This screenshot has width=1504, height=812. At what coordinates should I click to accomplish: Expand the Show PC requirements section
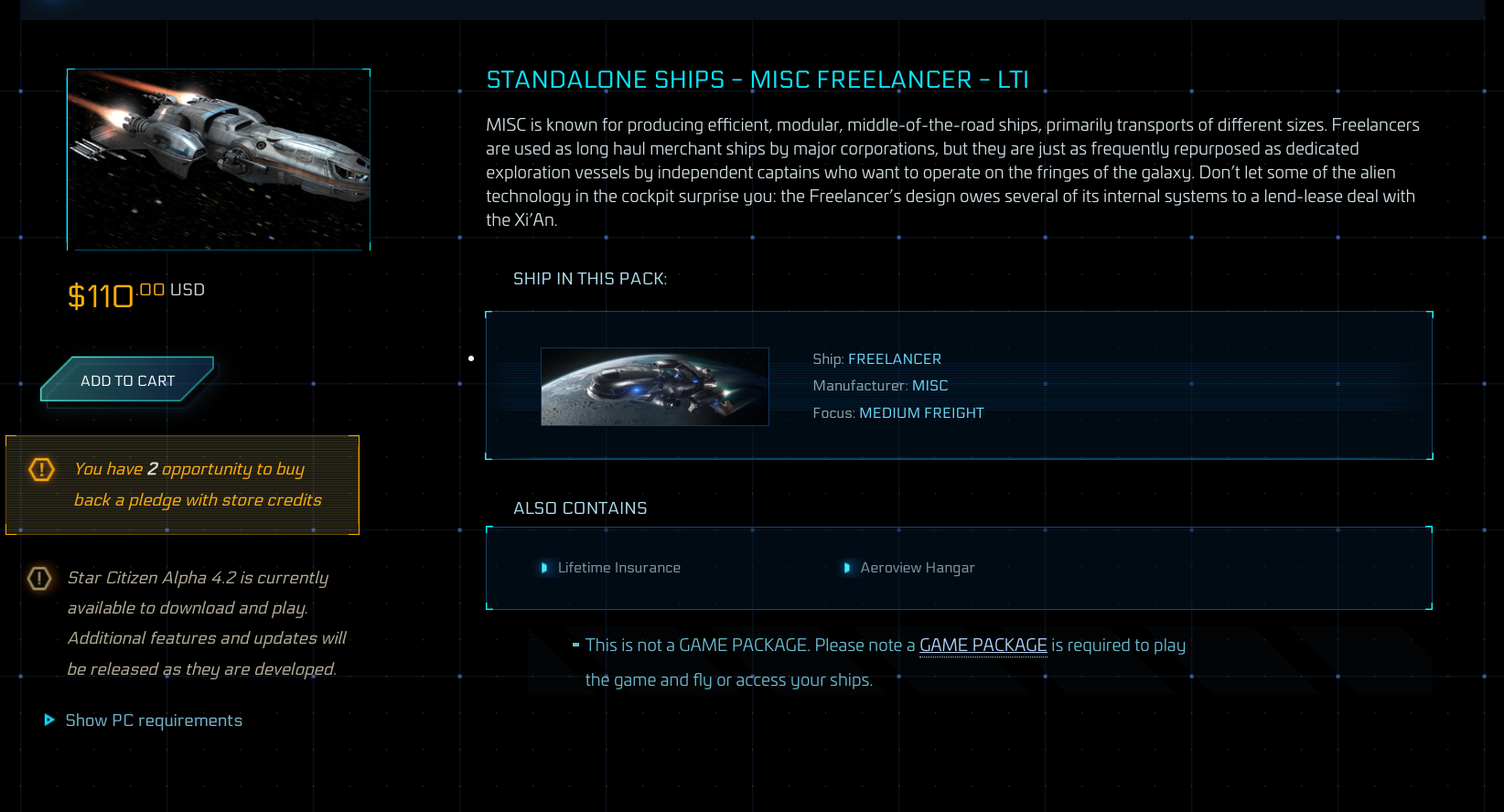click(x=153, y=721)
